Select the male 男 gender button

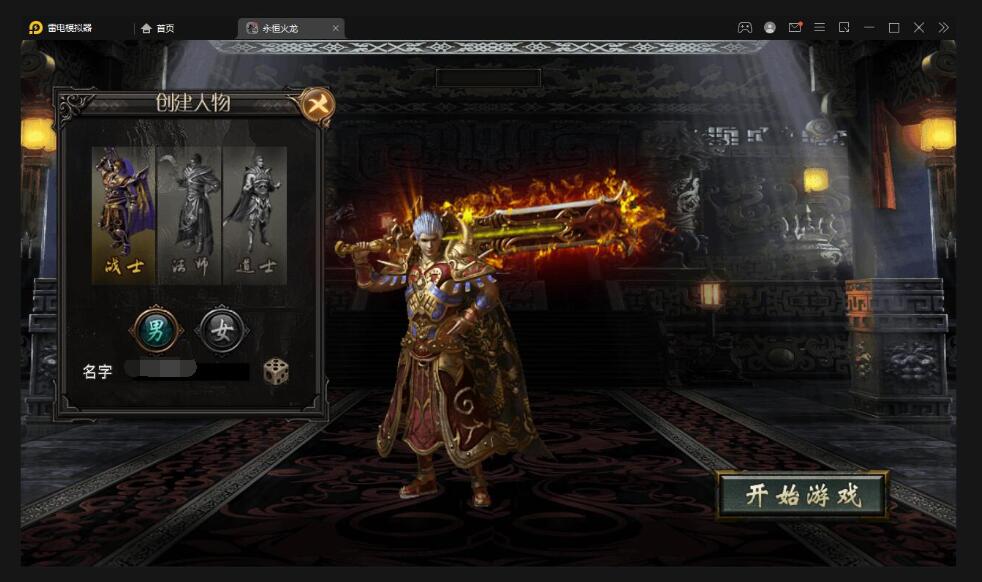click(156, 329)
